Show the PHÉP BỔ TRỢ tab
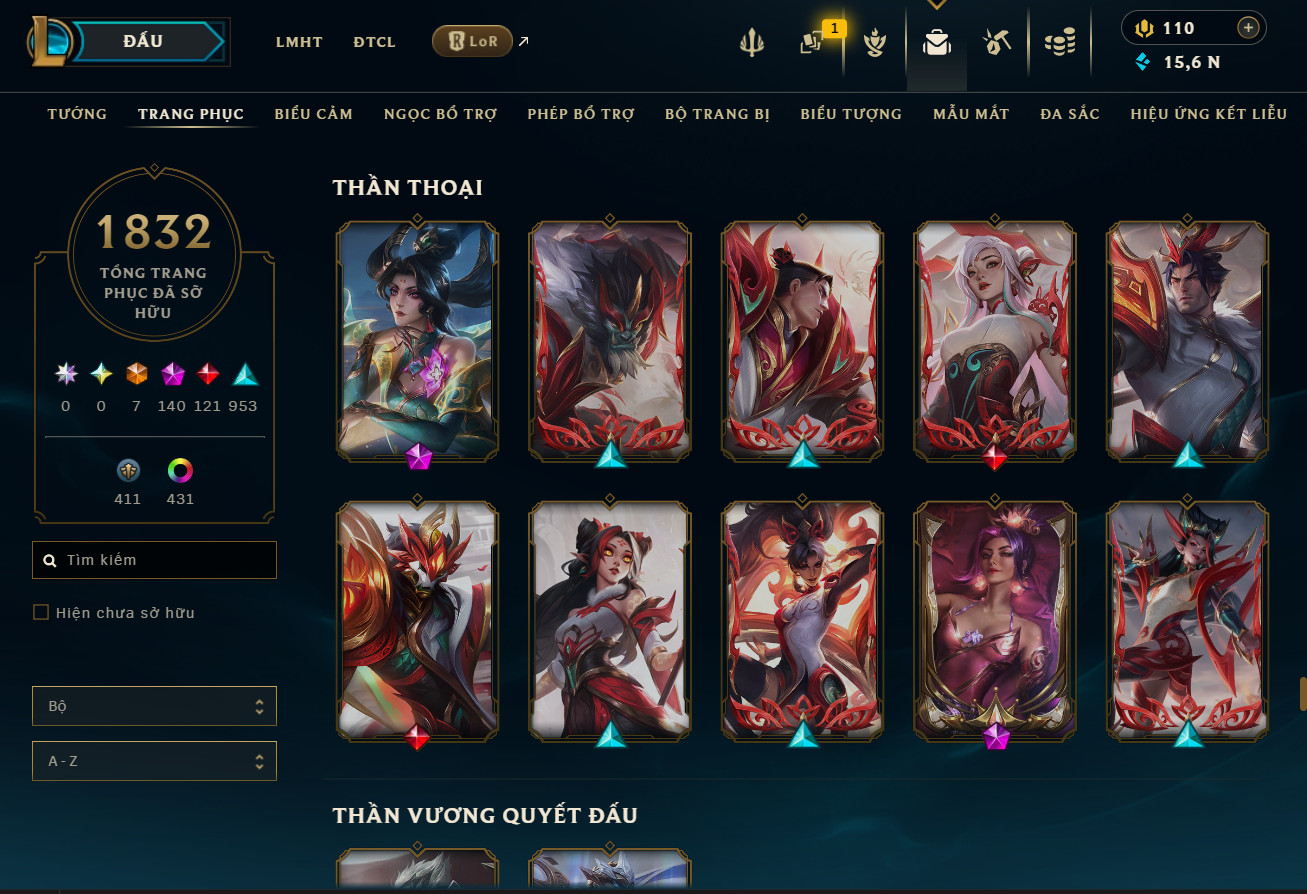 click(581, 114)
